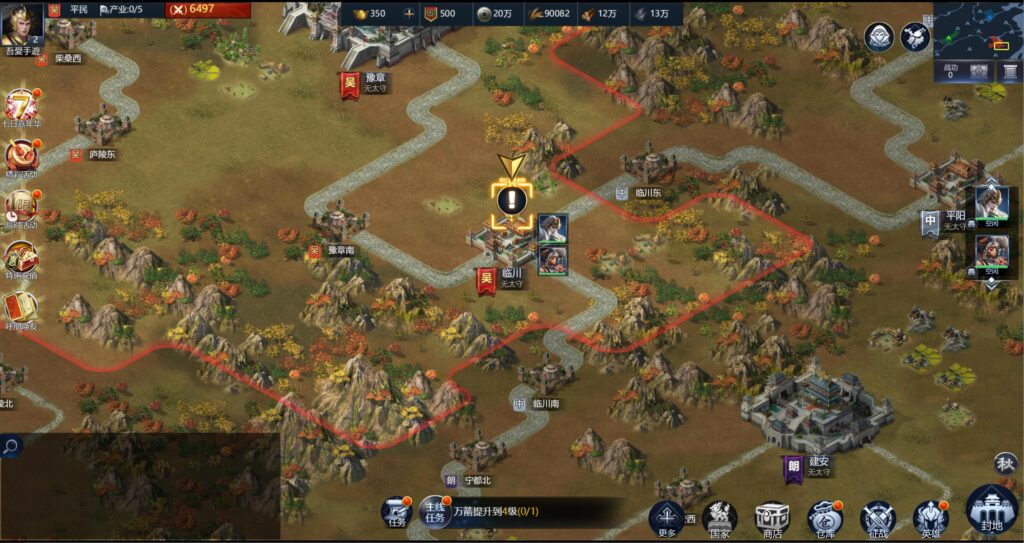Image resolution: width=1024 pixels, height=543 pixels.
Task: Open the 更多 more menu
Action: (x=667, y=519)
